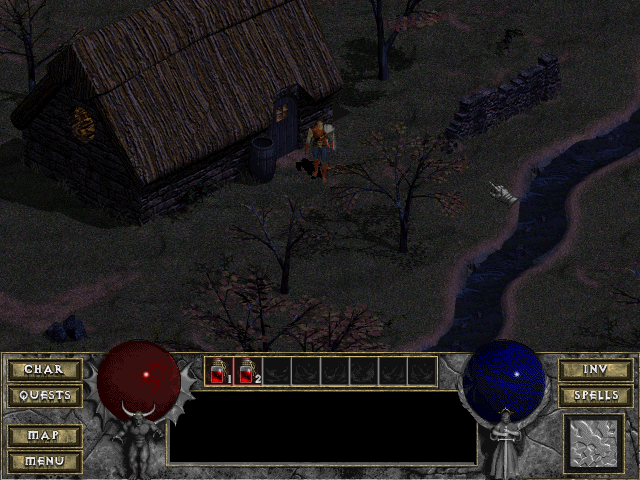The width and height of the screenshot is (640, 480).
Task: Use the healing potion in belt slot 2
Action: 247,372
